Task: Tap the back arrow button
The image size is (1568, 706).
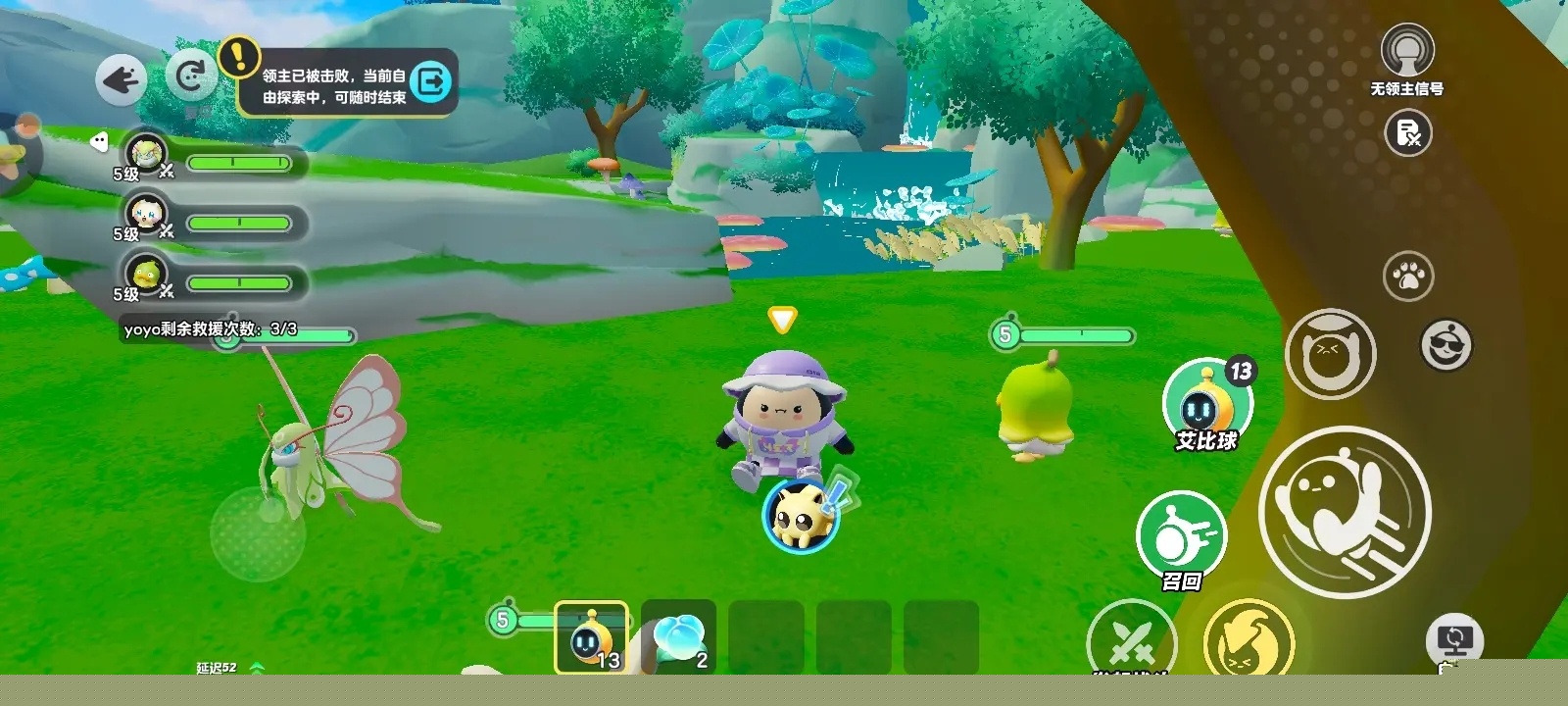Action: (121, 78)
